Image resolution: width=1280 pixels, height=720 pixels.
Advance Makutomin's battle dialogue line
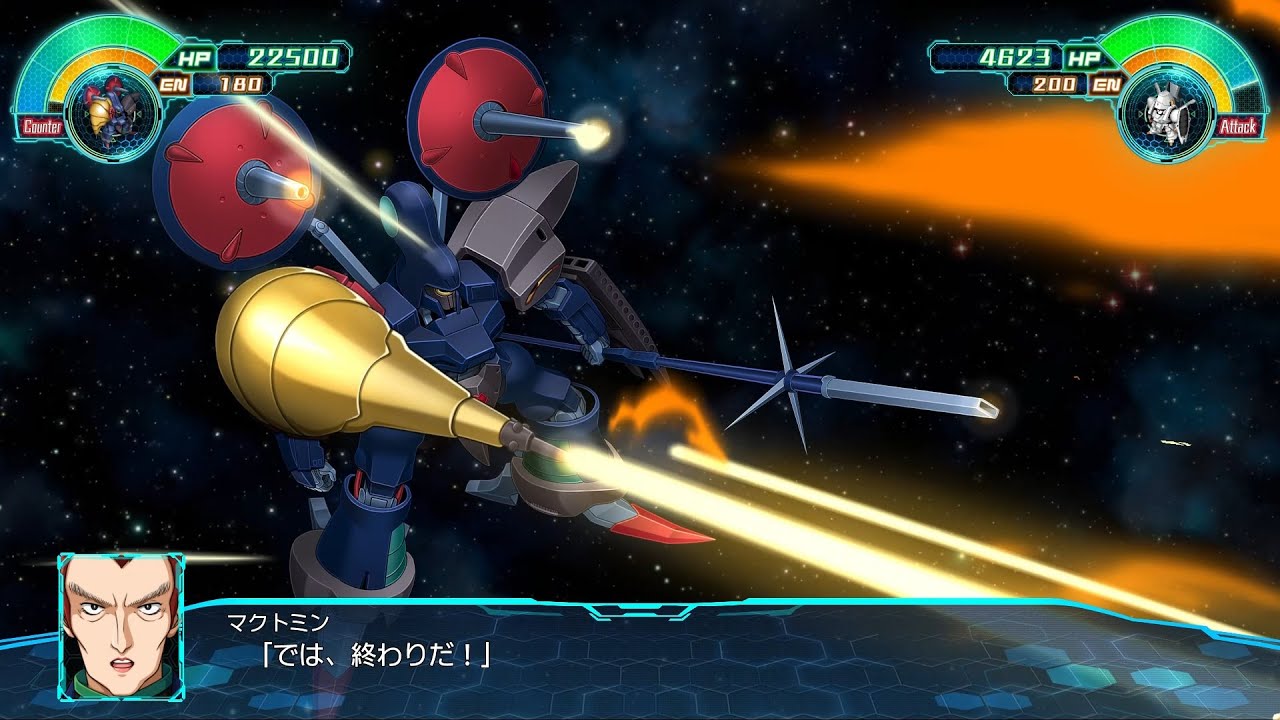376,654
